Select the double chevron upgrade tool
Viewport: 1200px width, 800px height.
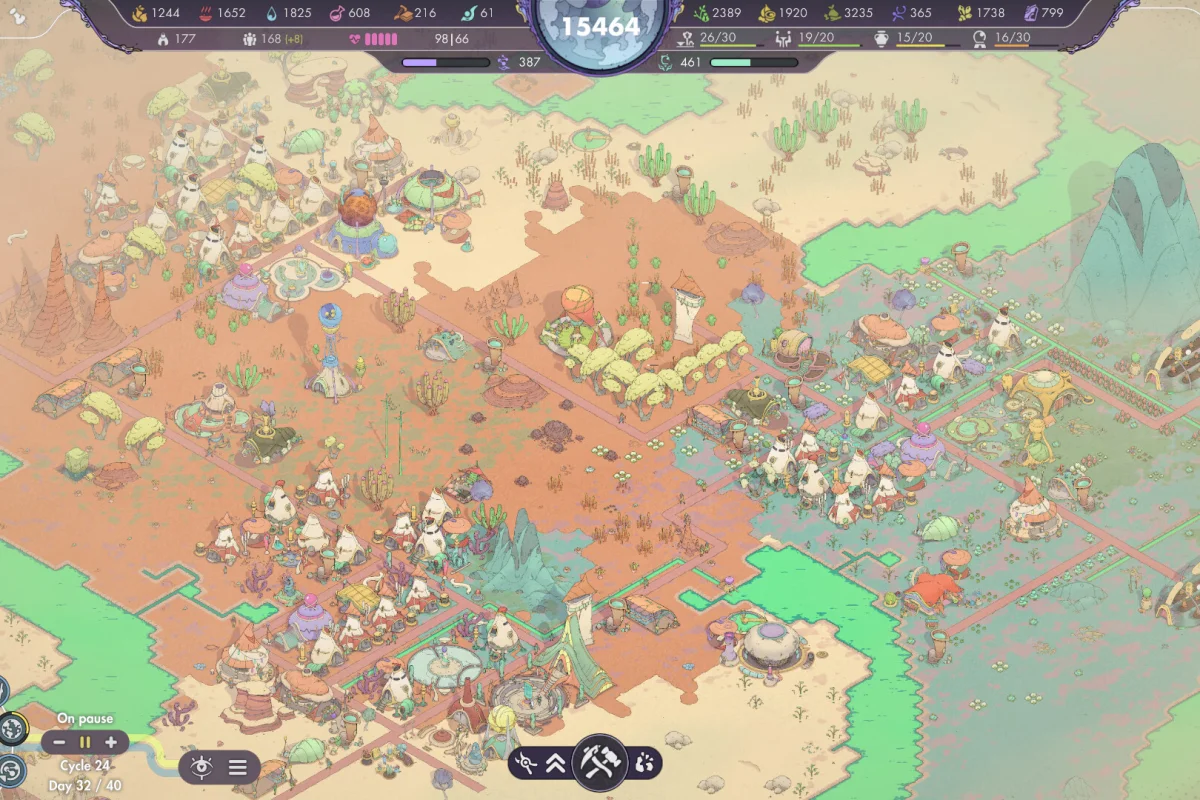(556, 764)
